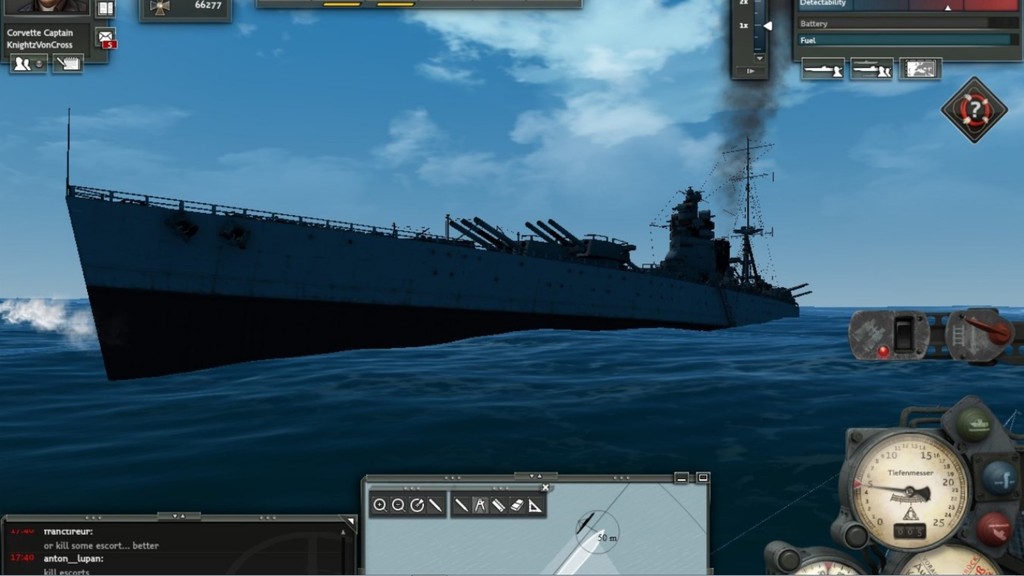
Task: Maximize the navigation map panel
Action: (x=702, y=478)
